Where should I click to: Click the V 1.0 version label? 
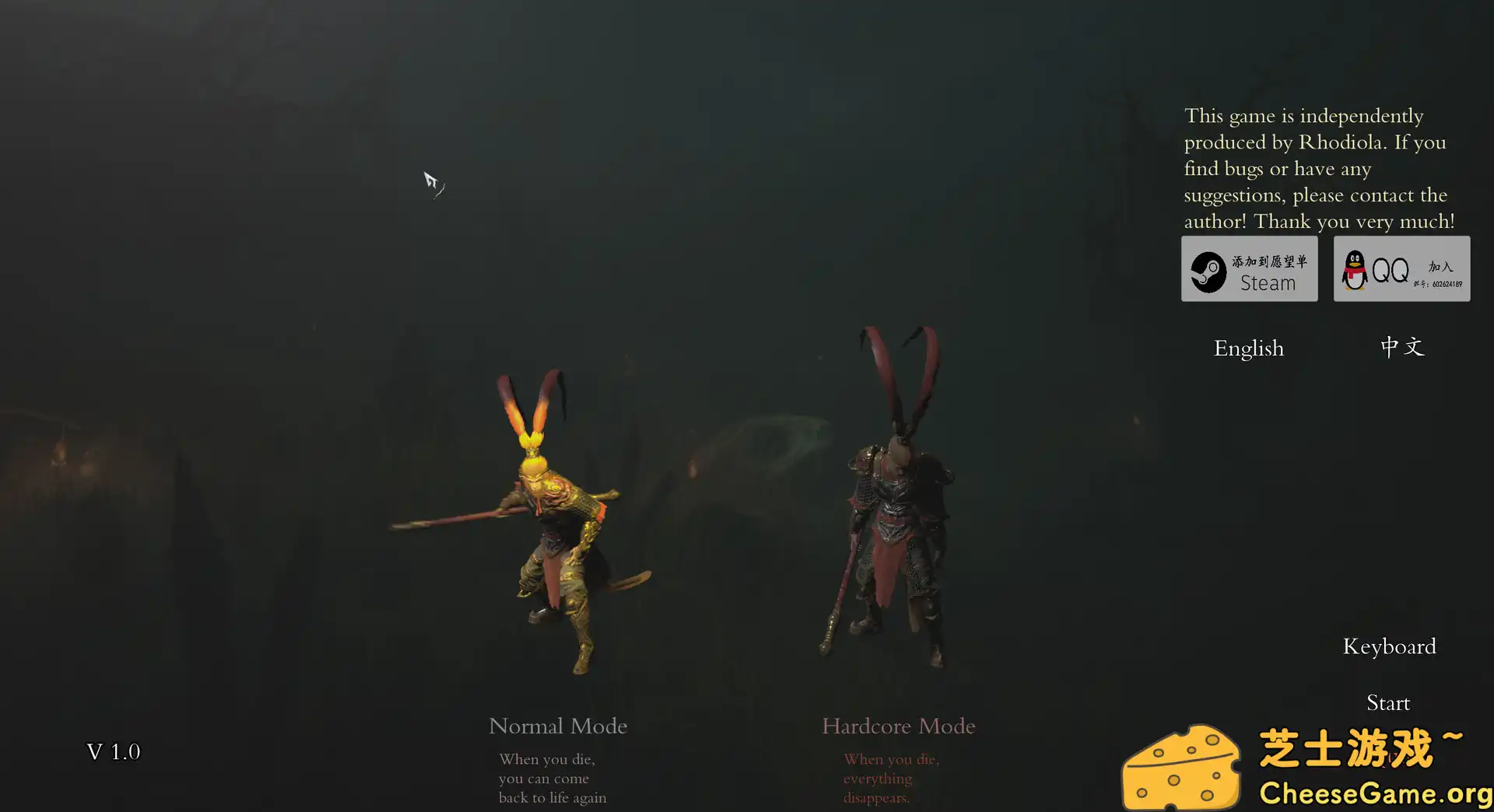[x=114, y=751]
